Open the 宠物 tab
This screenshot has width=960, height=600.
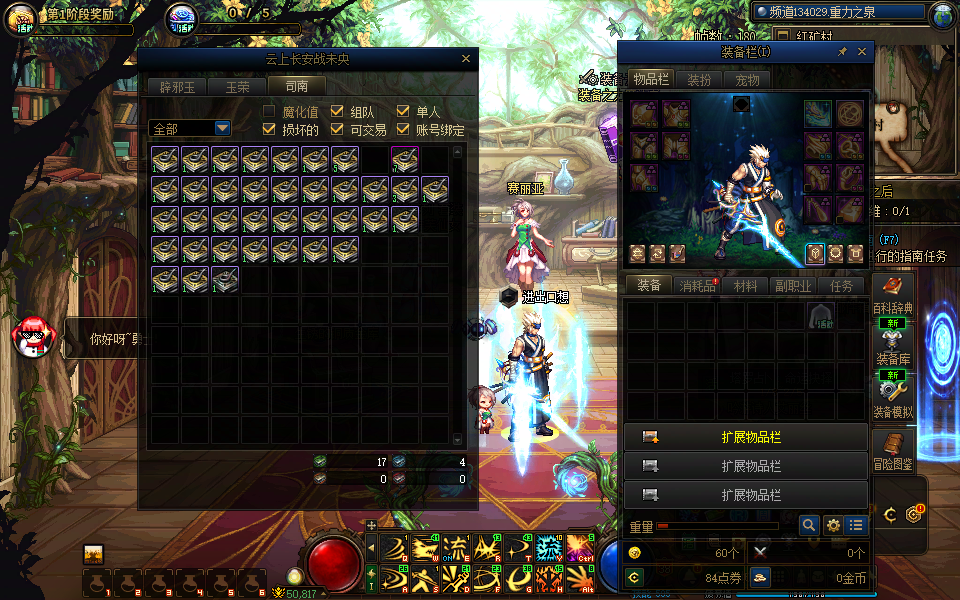tap(747, 80)
